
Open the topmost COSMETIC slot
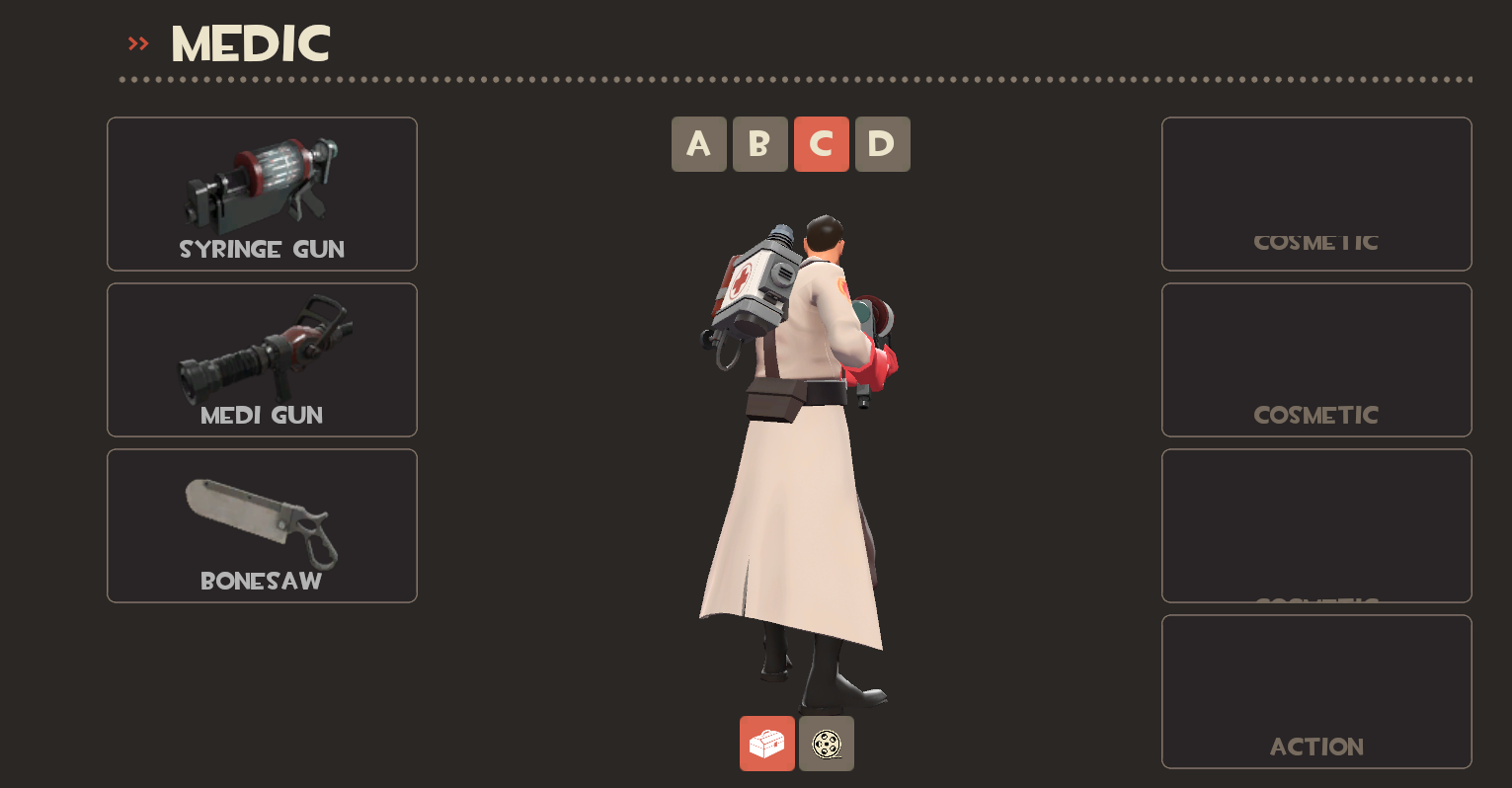[x=1315, y=194]
